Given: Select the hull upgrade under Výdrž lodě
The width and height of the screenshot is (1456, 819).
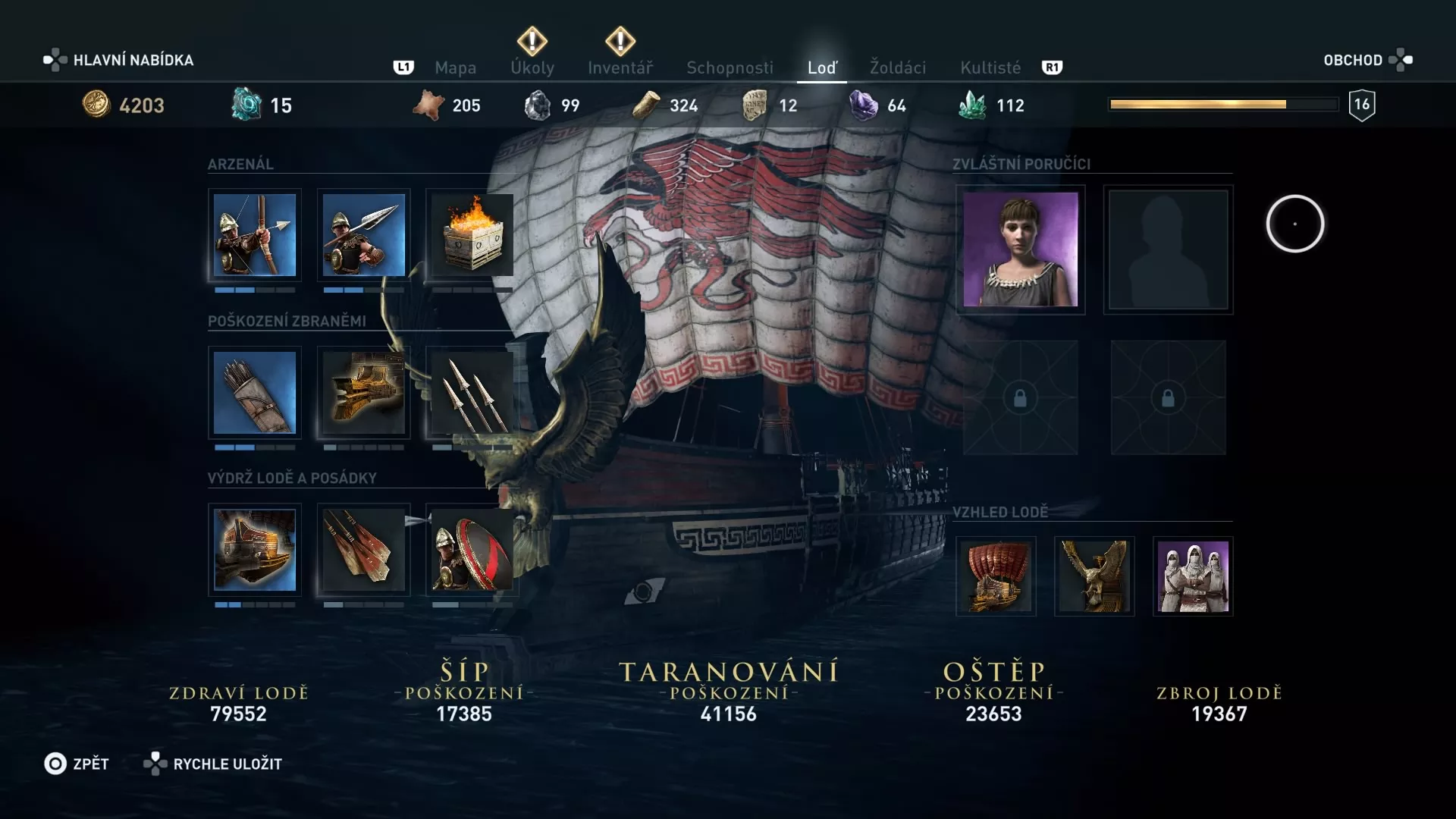Looking at the screenshot, I should point(255,550).
